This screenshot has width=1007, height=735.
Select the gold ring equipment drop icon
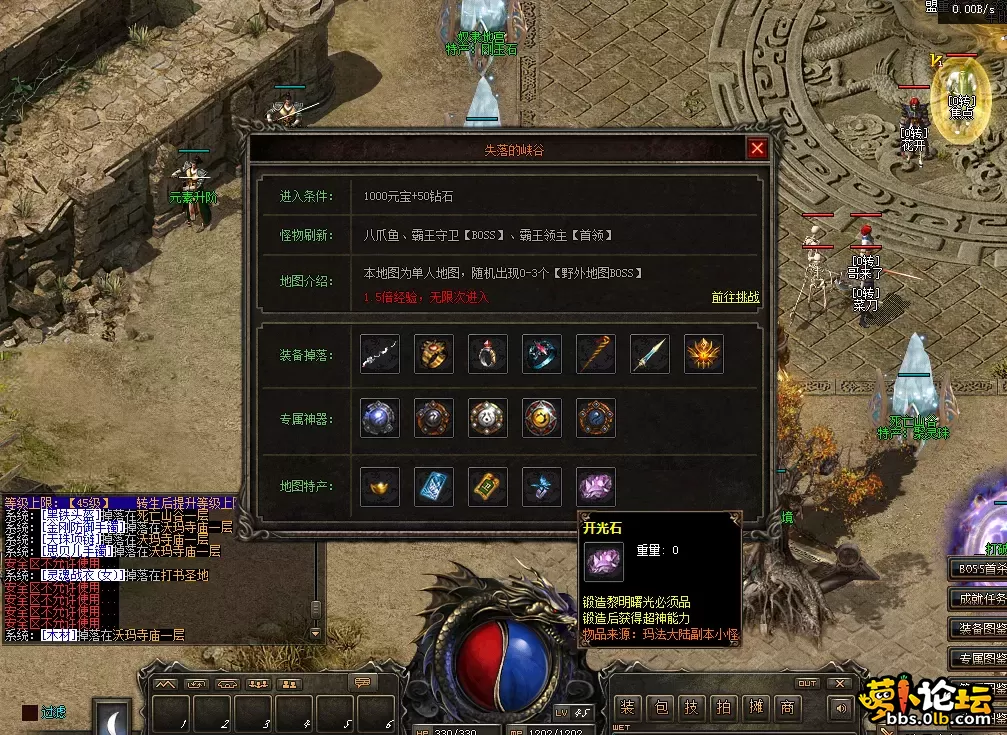(x=434, y=354)
